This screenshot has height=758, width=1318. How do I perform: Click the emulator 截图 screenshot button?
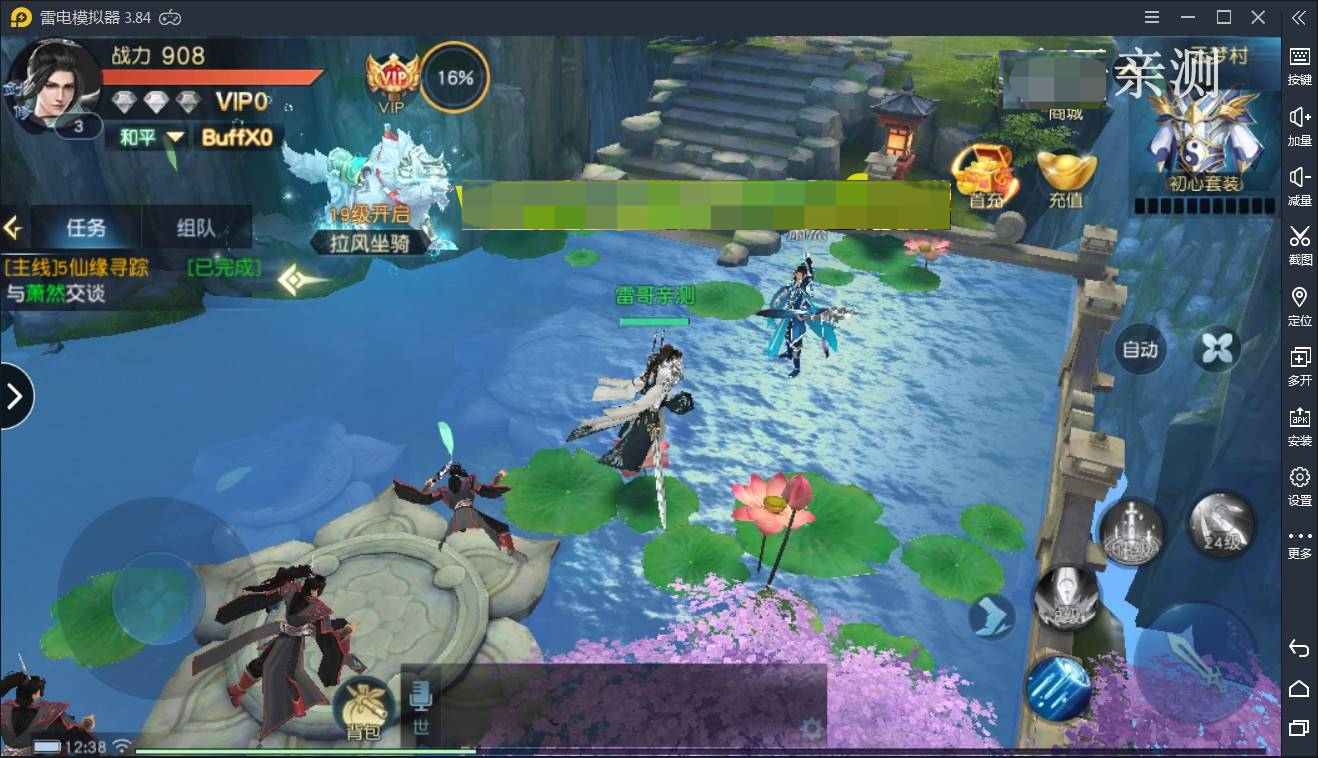(1299, 243)
